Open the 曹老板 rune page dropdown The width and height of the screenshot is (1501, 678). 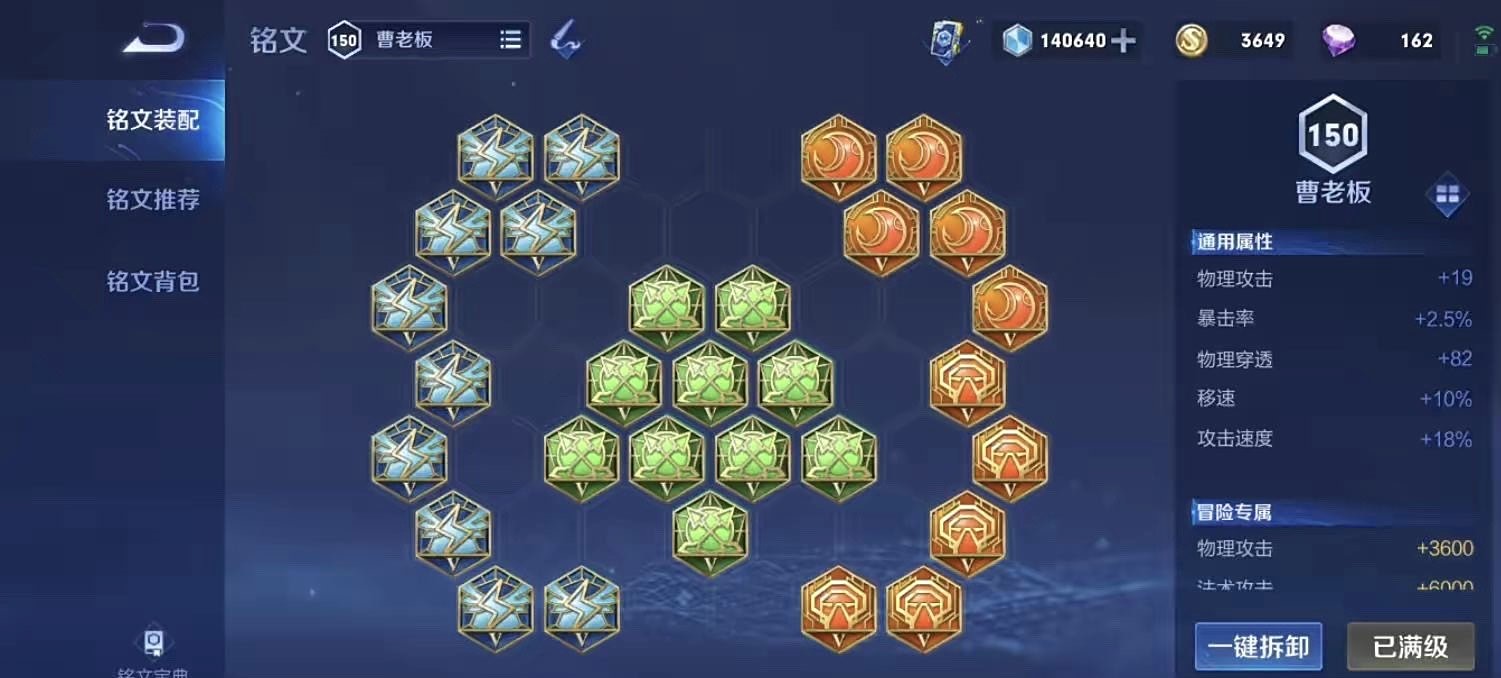pos(510,40)
